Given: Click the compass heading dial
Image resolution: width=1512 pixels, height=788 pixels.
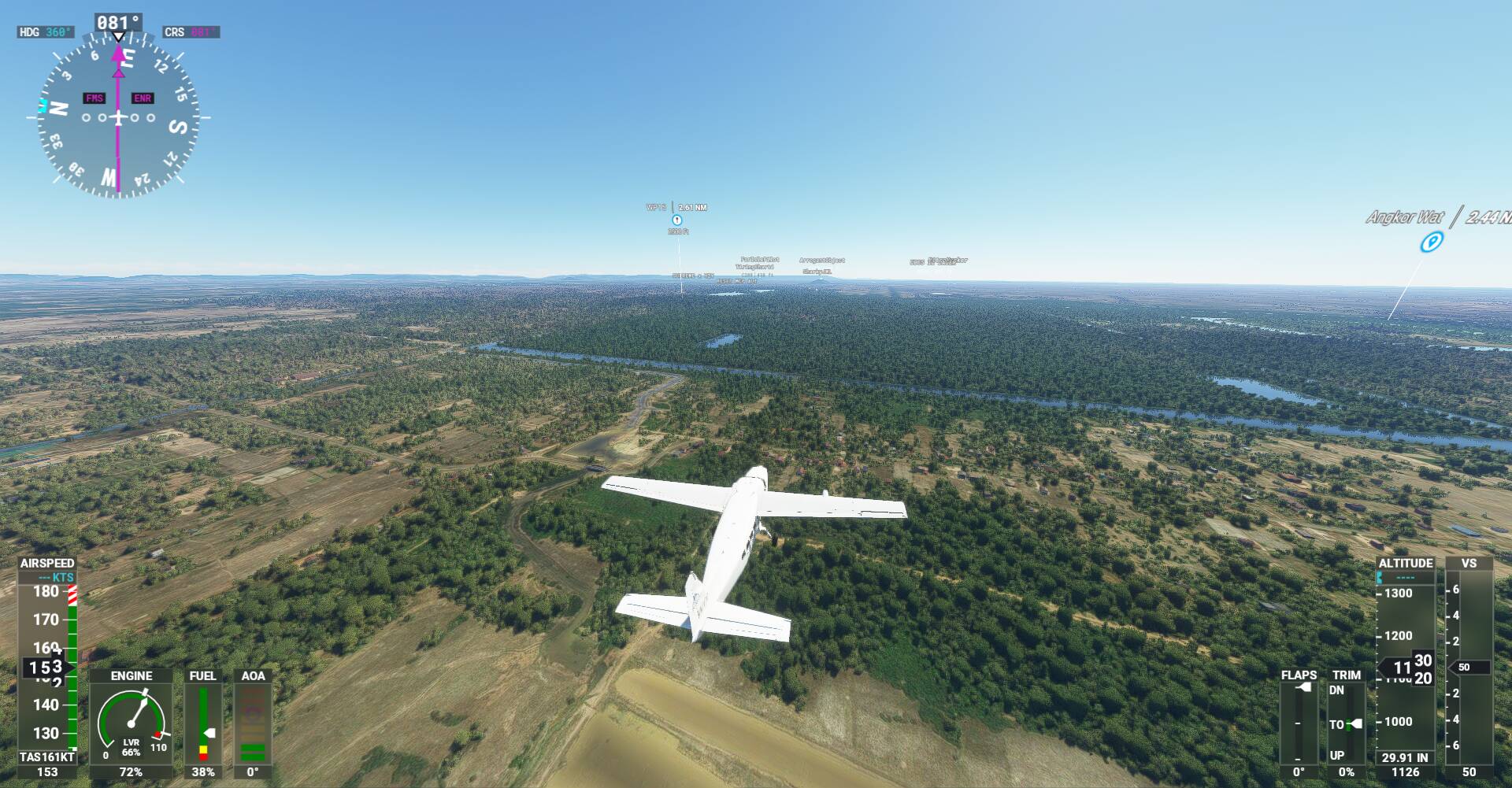Looking at the screenshot, I should pos(118,118).
